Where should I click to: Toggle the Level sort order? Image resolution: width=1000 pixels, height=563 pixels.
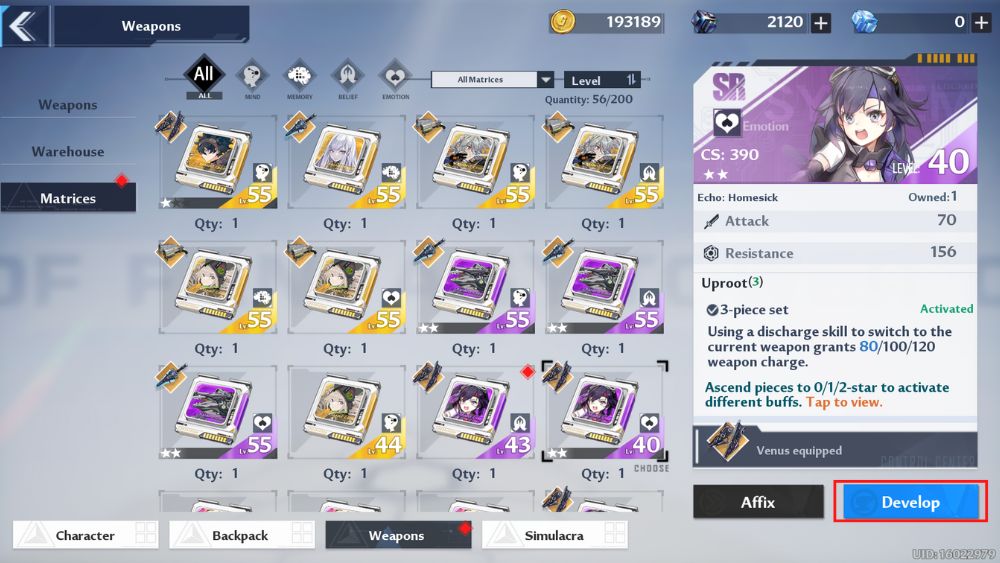point(602,80)
